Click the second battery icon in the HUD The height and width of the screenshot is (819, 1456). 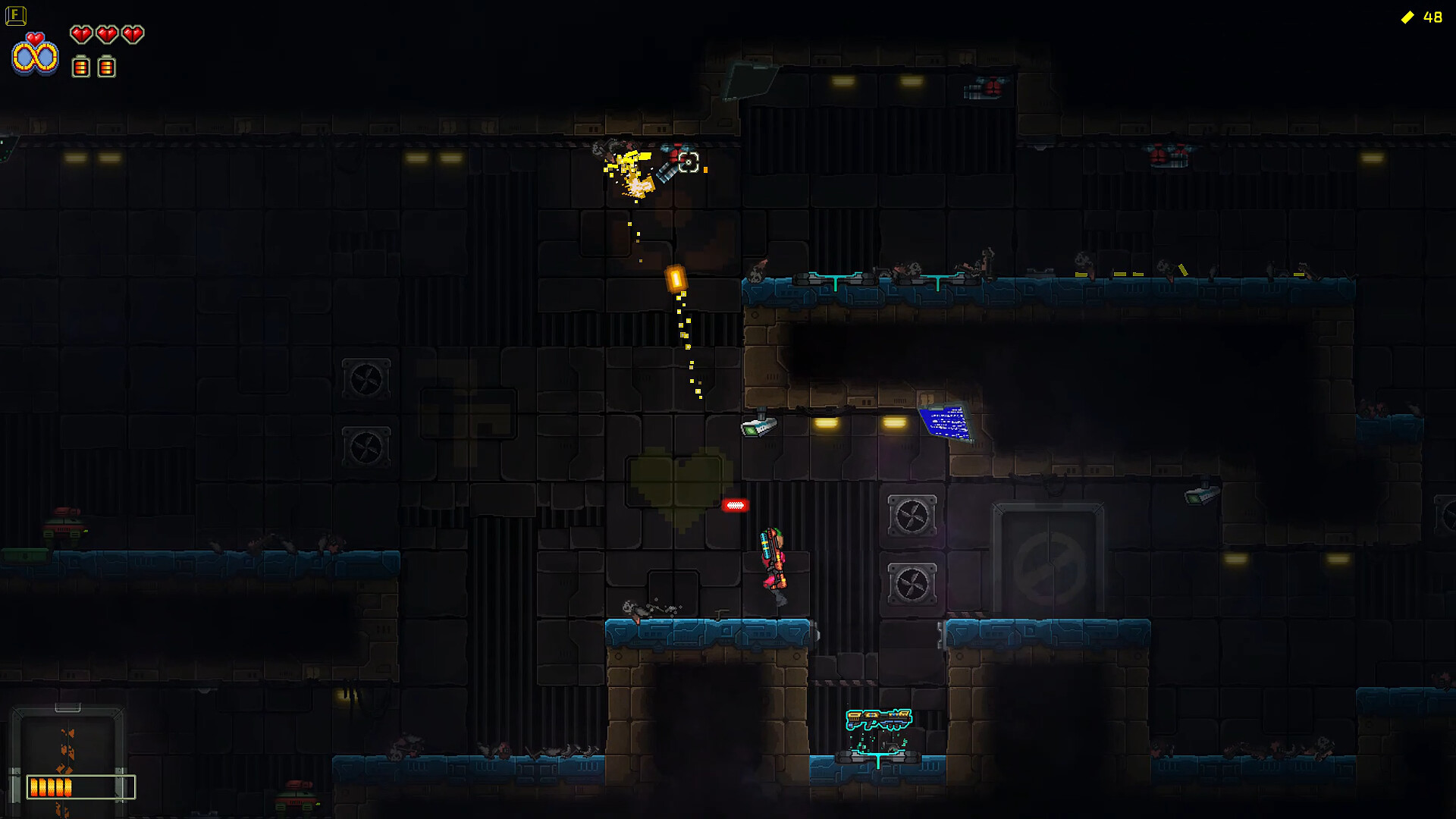(106, 67)
